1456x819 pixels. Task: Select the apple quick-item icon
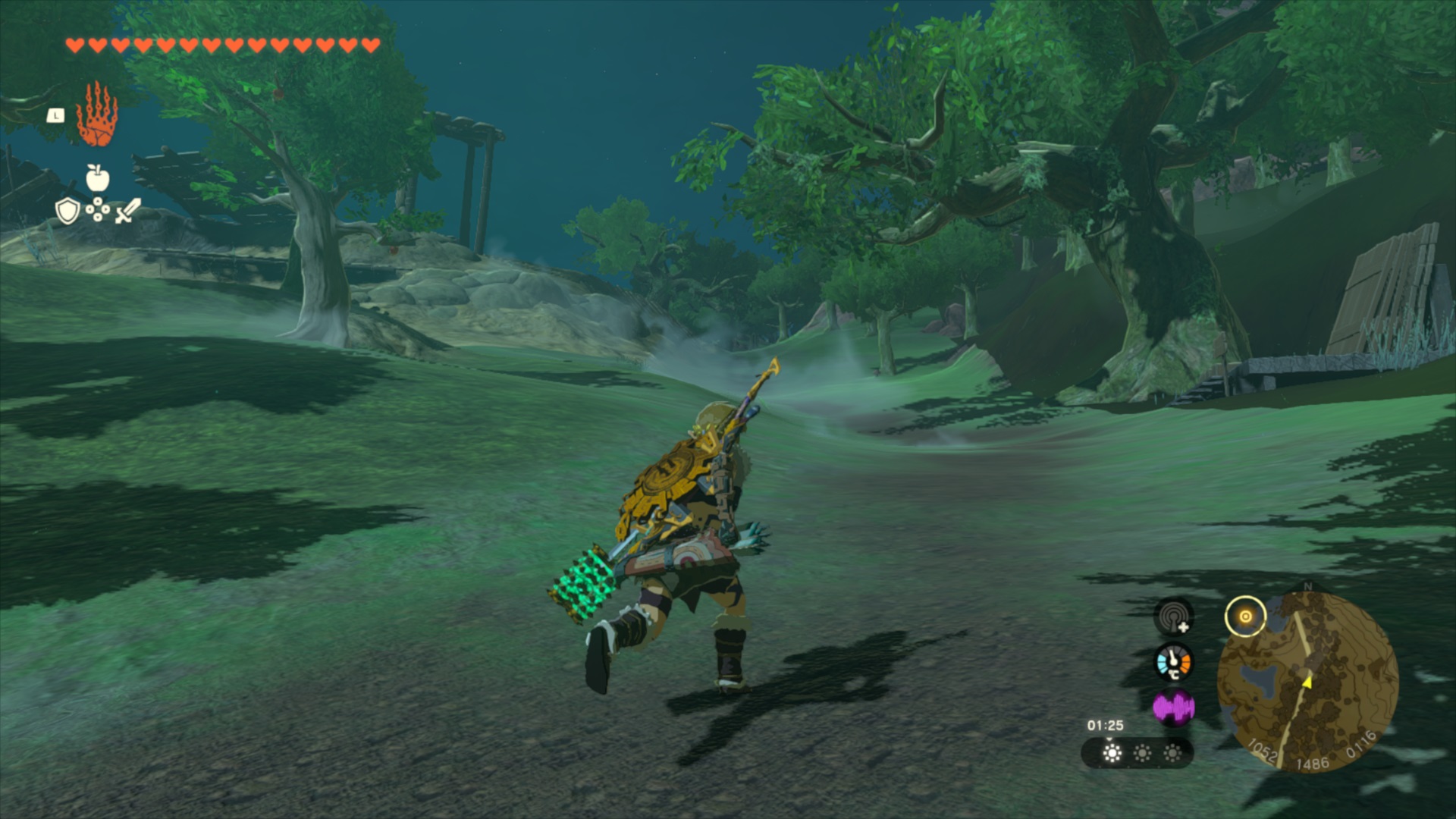pos(97,178)
